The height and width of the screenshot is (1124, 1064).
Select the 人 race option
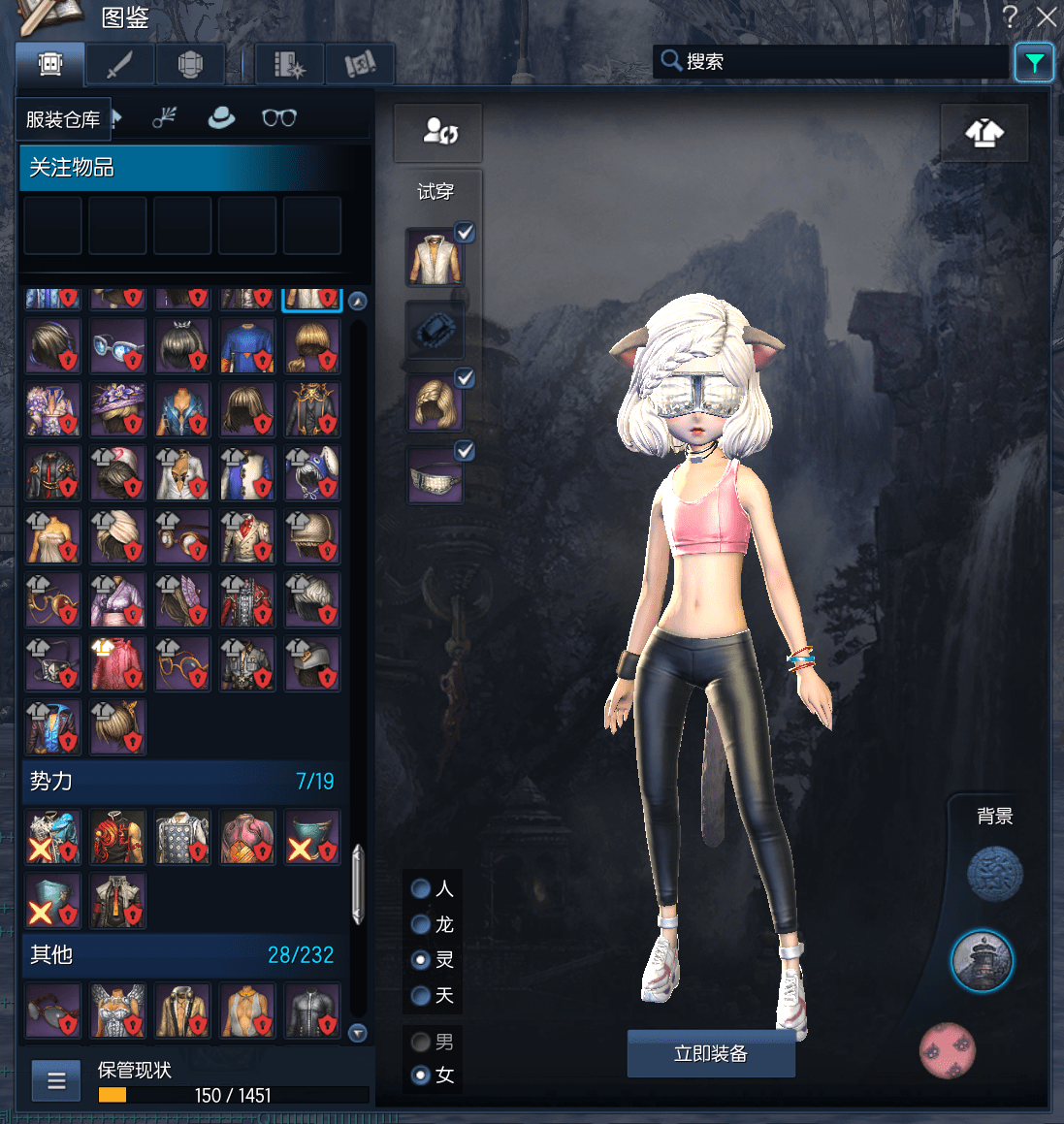coord(421,888)
